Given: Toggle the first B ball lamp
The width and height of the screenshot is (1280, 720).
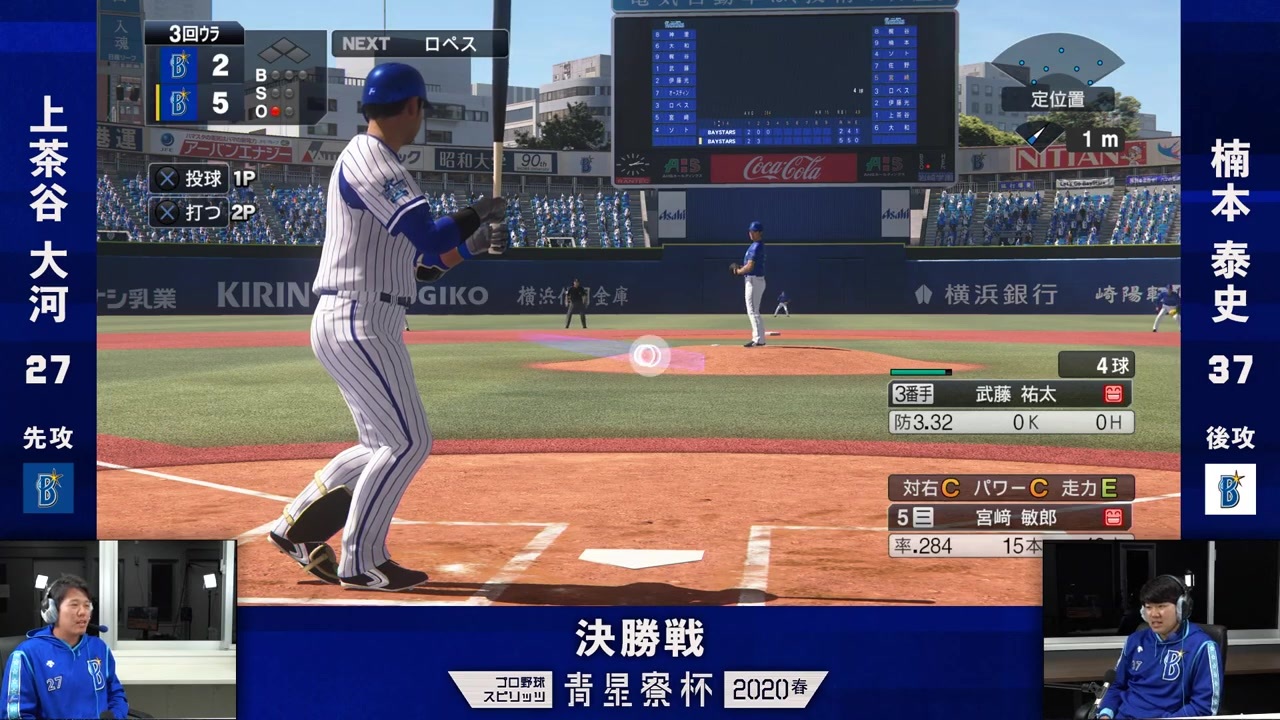Looking at the screenshot, I should point(275,74).
